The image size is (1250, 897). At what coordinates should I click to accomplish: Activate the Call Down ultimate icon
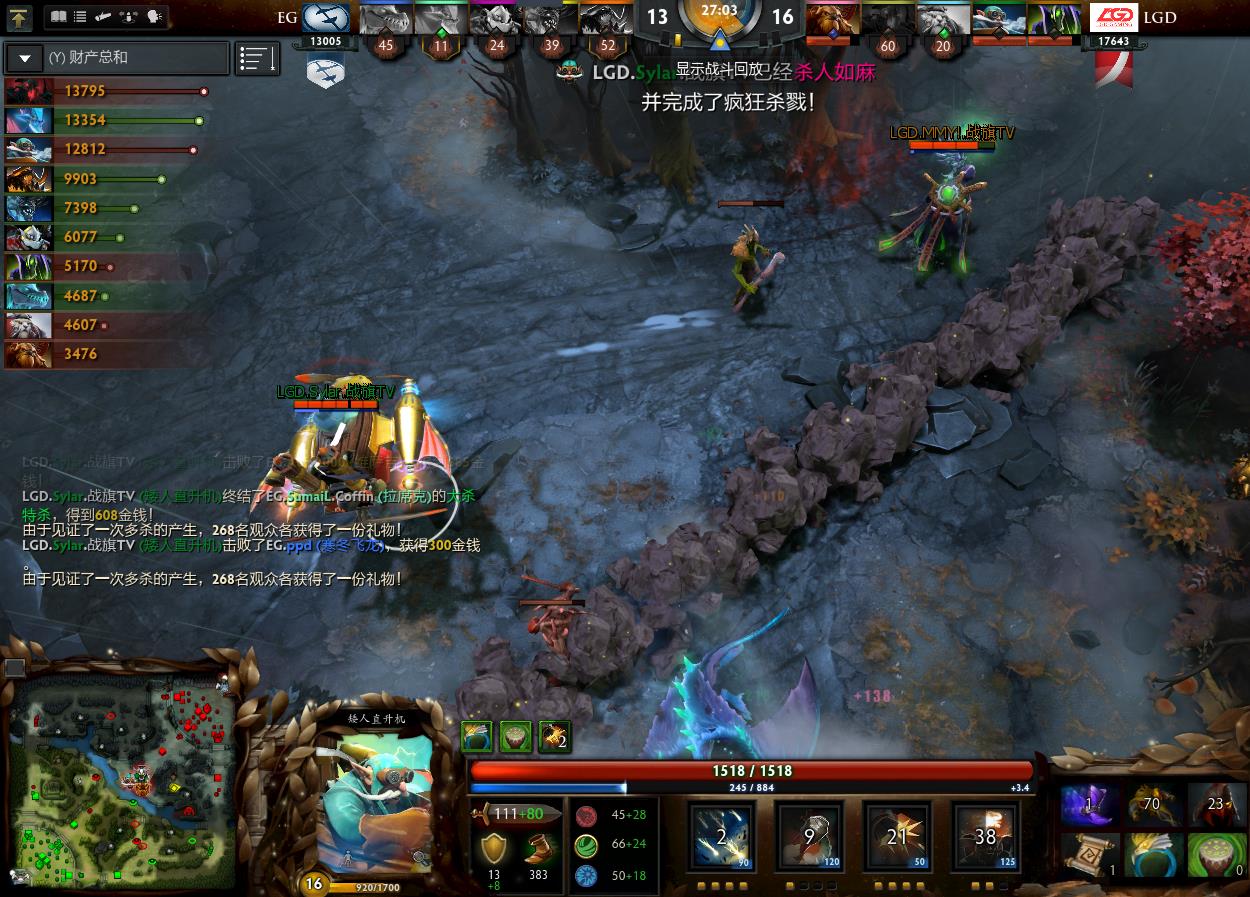click(985, 836)
